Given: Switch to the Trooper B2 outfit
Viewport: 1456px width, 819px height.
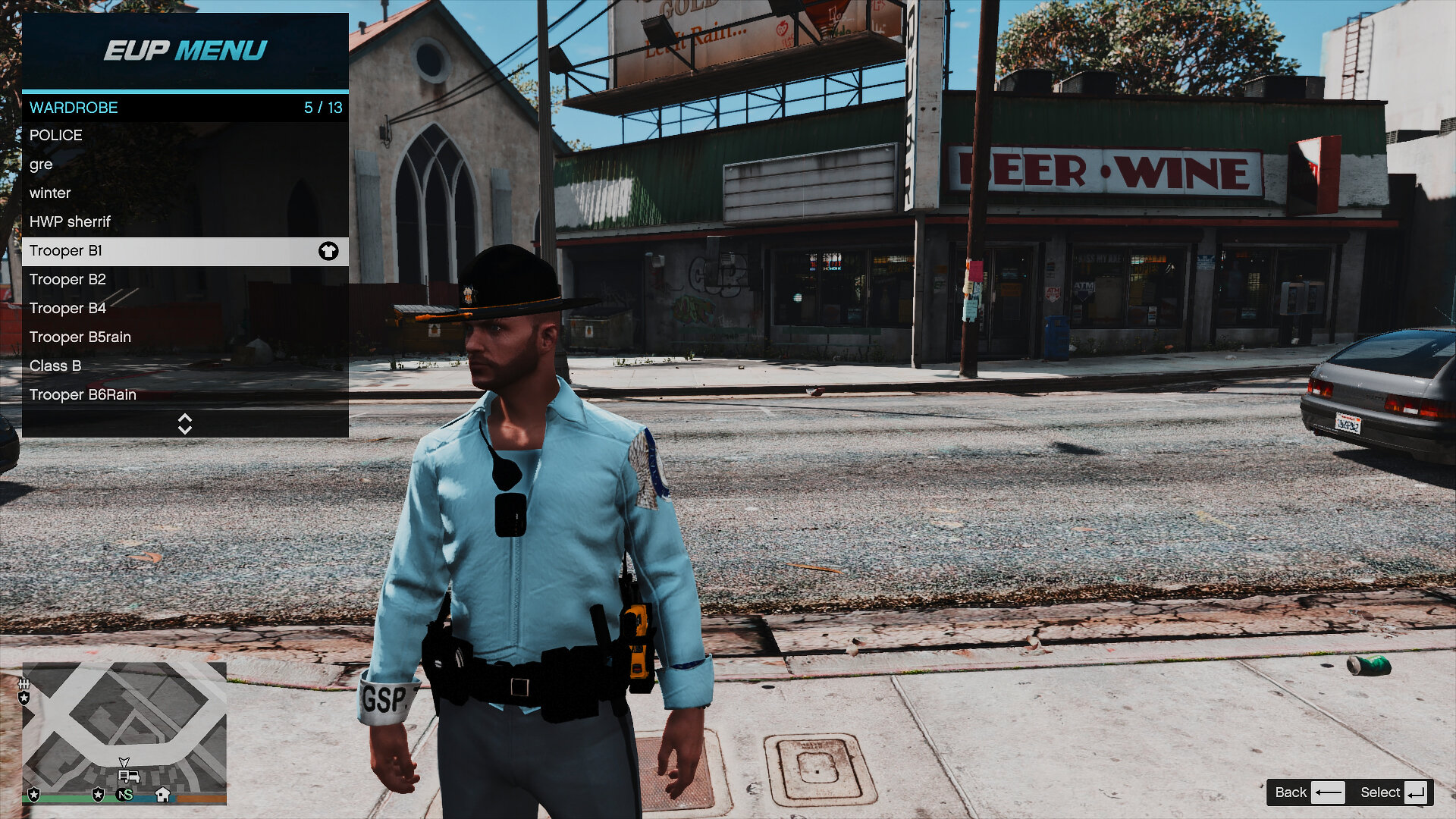Looking at the screenshot, I should pyautogui.click(x=185, y=279).
